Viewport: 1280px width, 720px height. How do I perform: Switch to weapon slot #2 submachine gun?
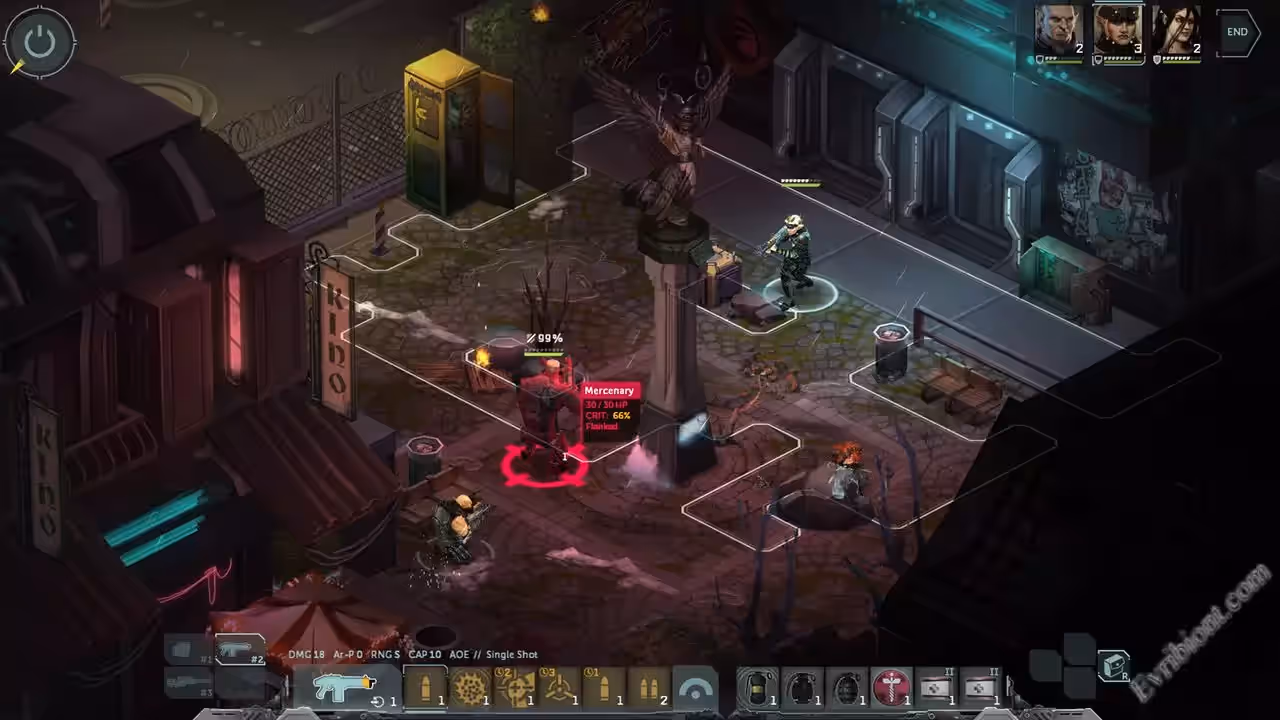240,650
